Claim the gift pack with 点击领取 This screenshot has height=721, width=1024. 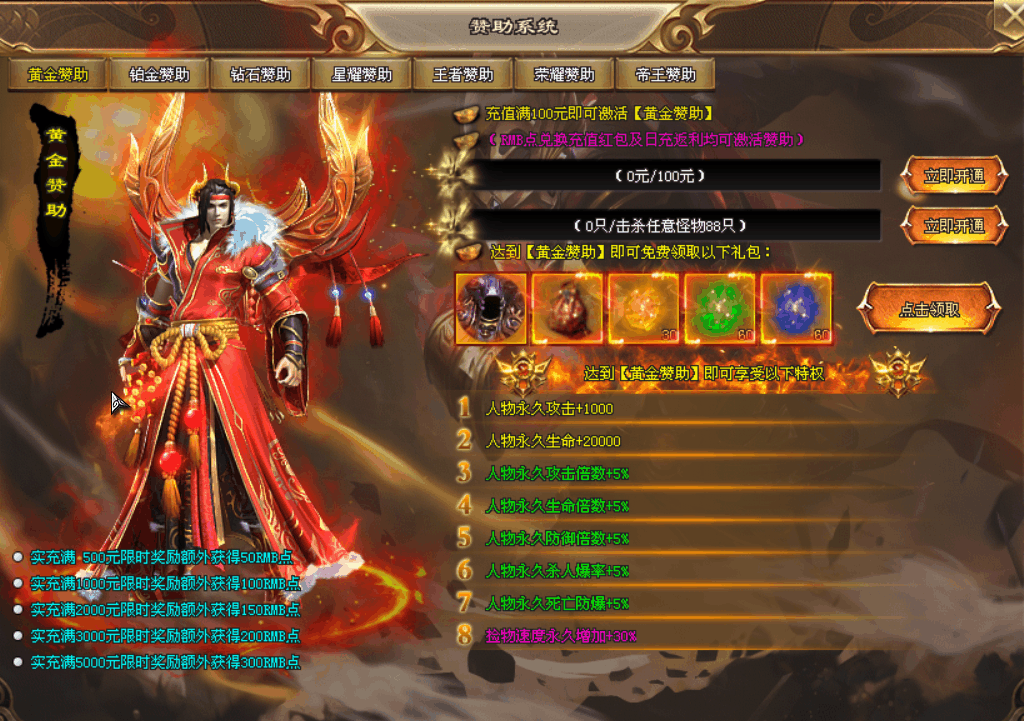929,309
